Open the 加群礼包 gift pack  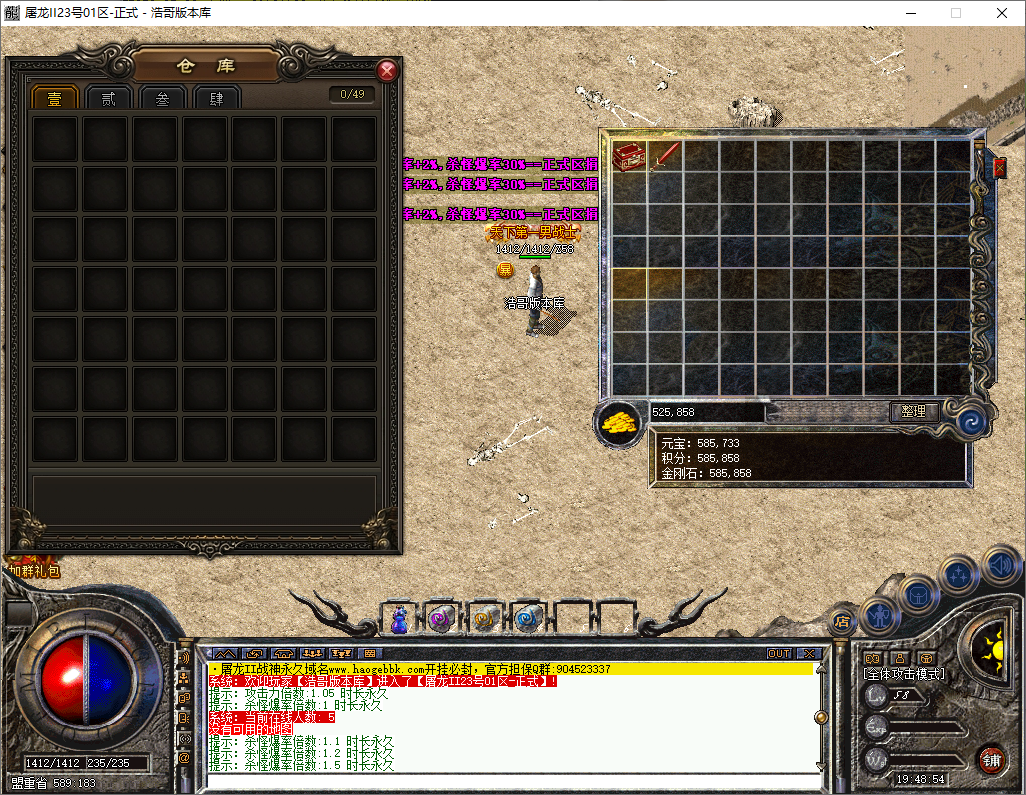pos(34,571)
